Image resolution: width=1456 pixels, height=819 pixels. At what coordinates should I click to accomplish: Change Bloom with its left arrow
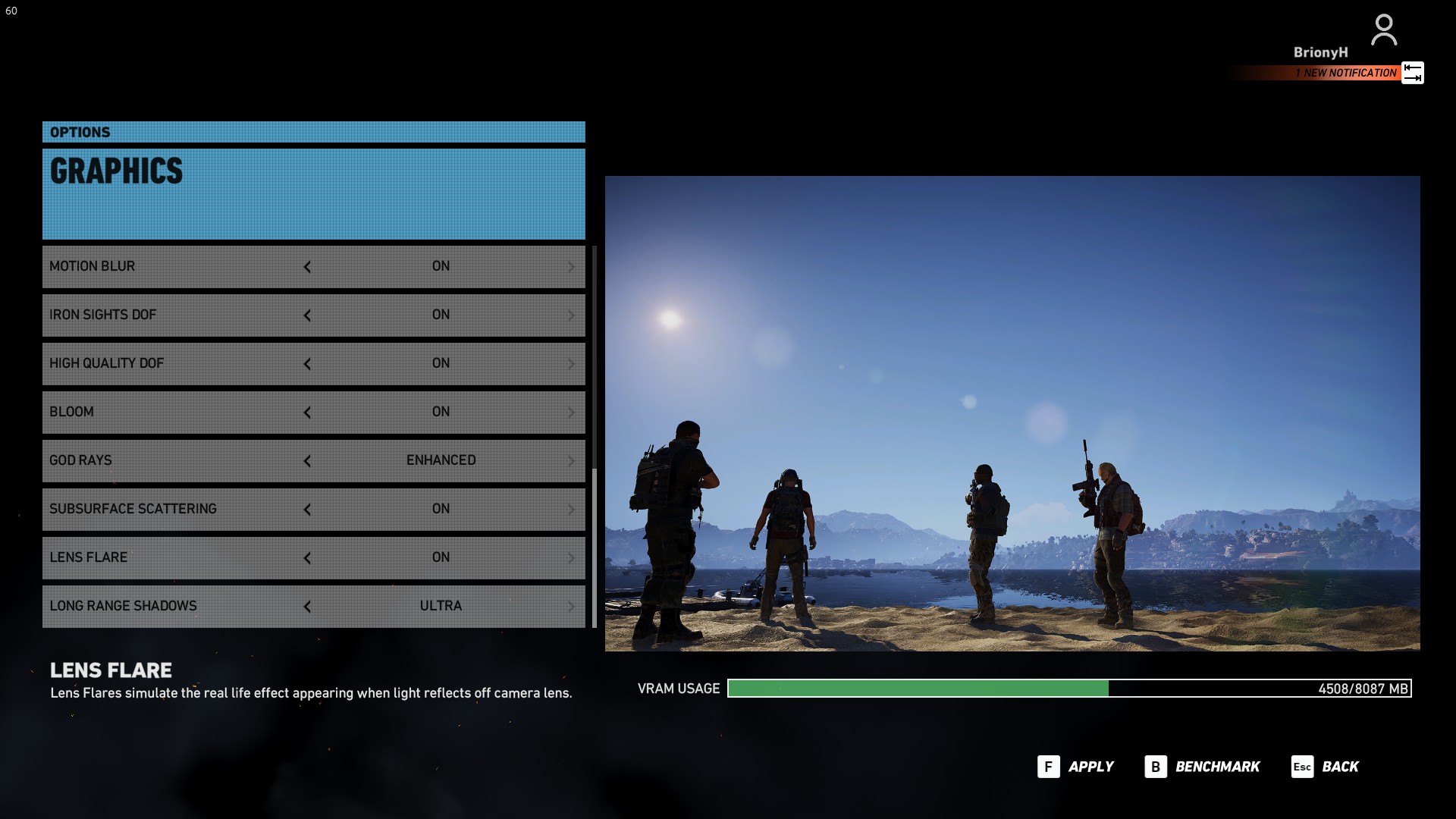pyautogui.click(x=307, y=413)
